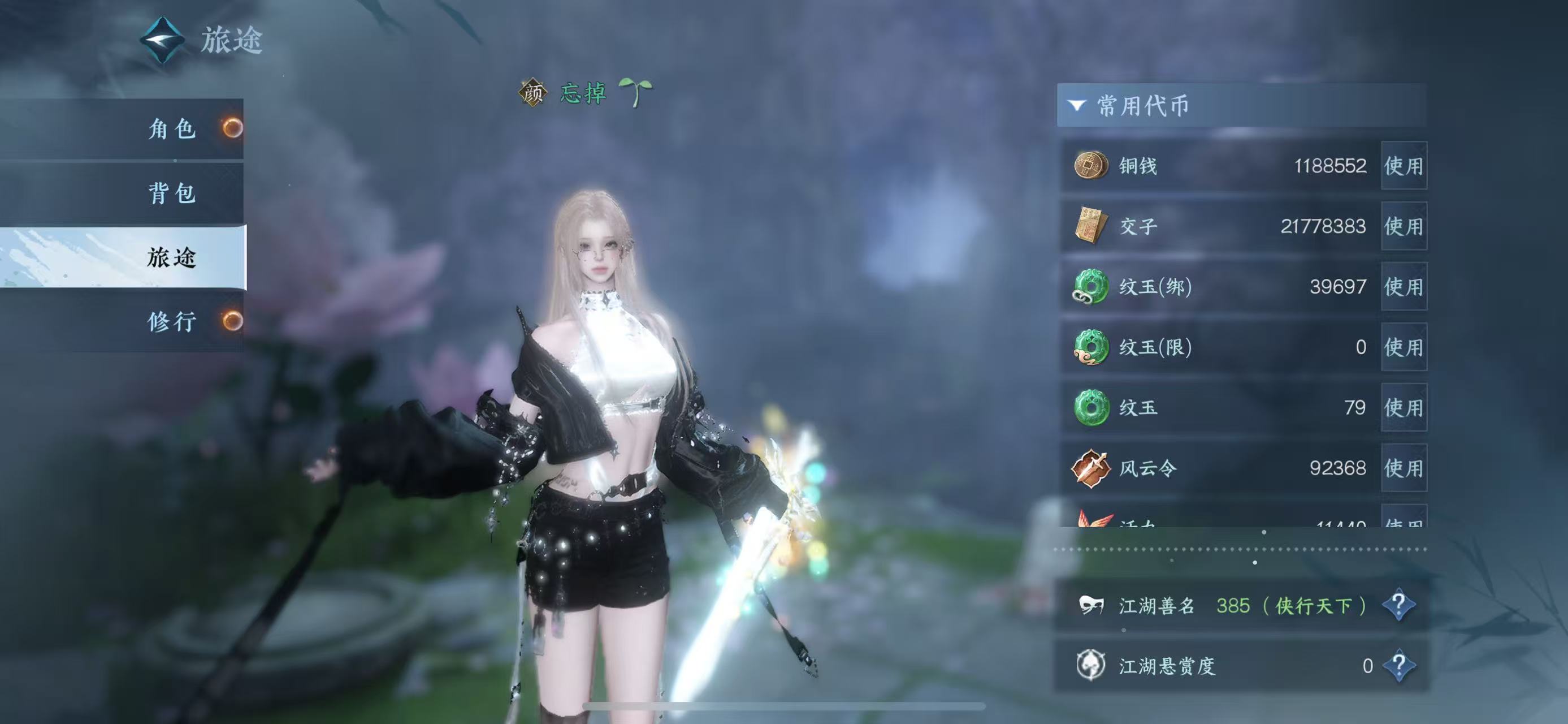This screenshot has height=724, width=1568.
Task: Go to the 修行 tab
Action: click(172, 321)
